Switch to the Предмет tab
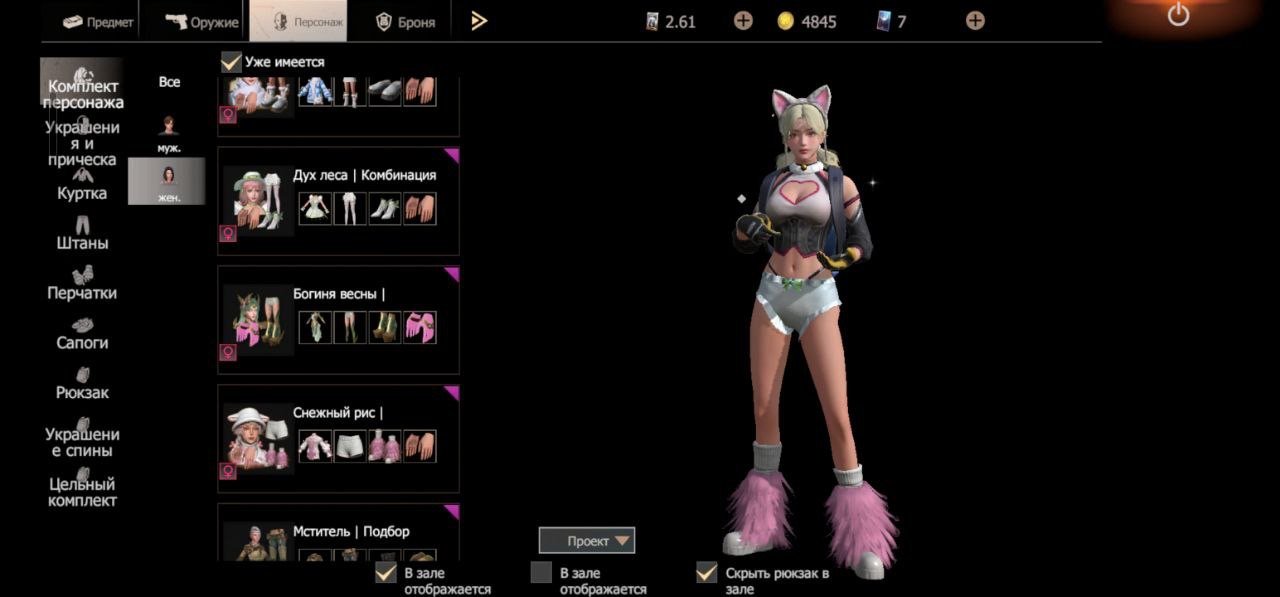The image size is (1280, 597). click(x=97, y=21)
